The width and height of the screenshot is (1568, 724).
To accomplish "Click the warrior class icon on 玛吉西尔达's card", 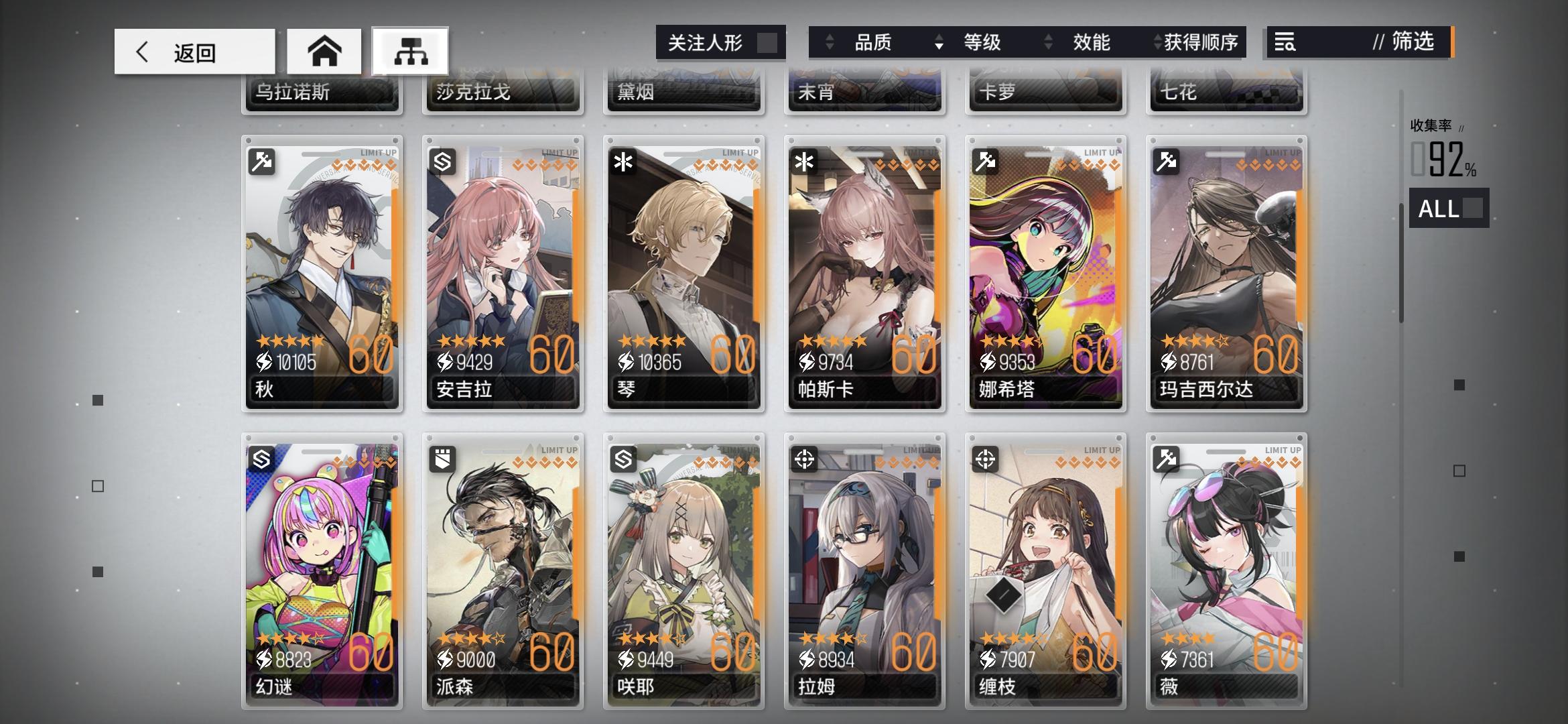I will pos(1166,161).
